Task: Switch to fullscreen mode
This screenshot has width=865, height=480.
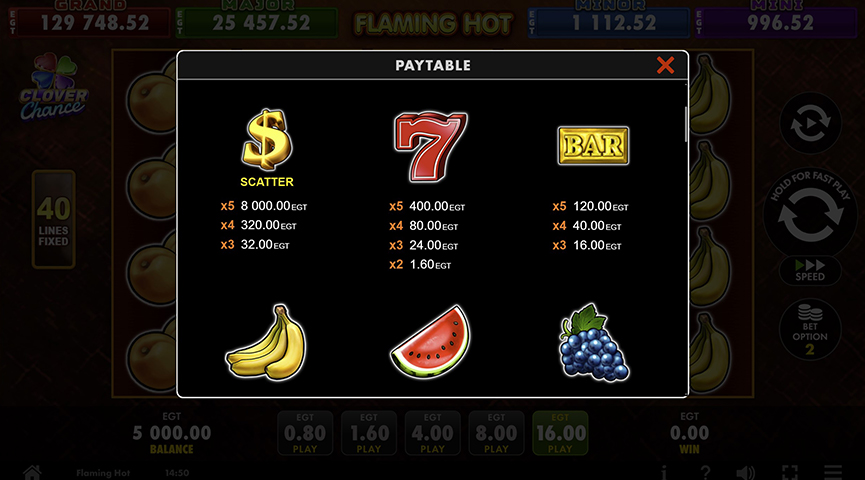Action: coord(790,472)
